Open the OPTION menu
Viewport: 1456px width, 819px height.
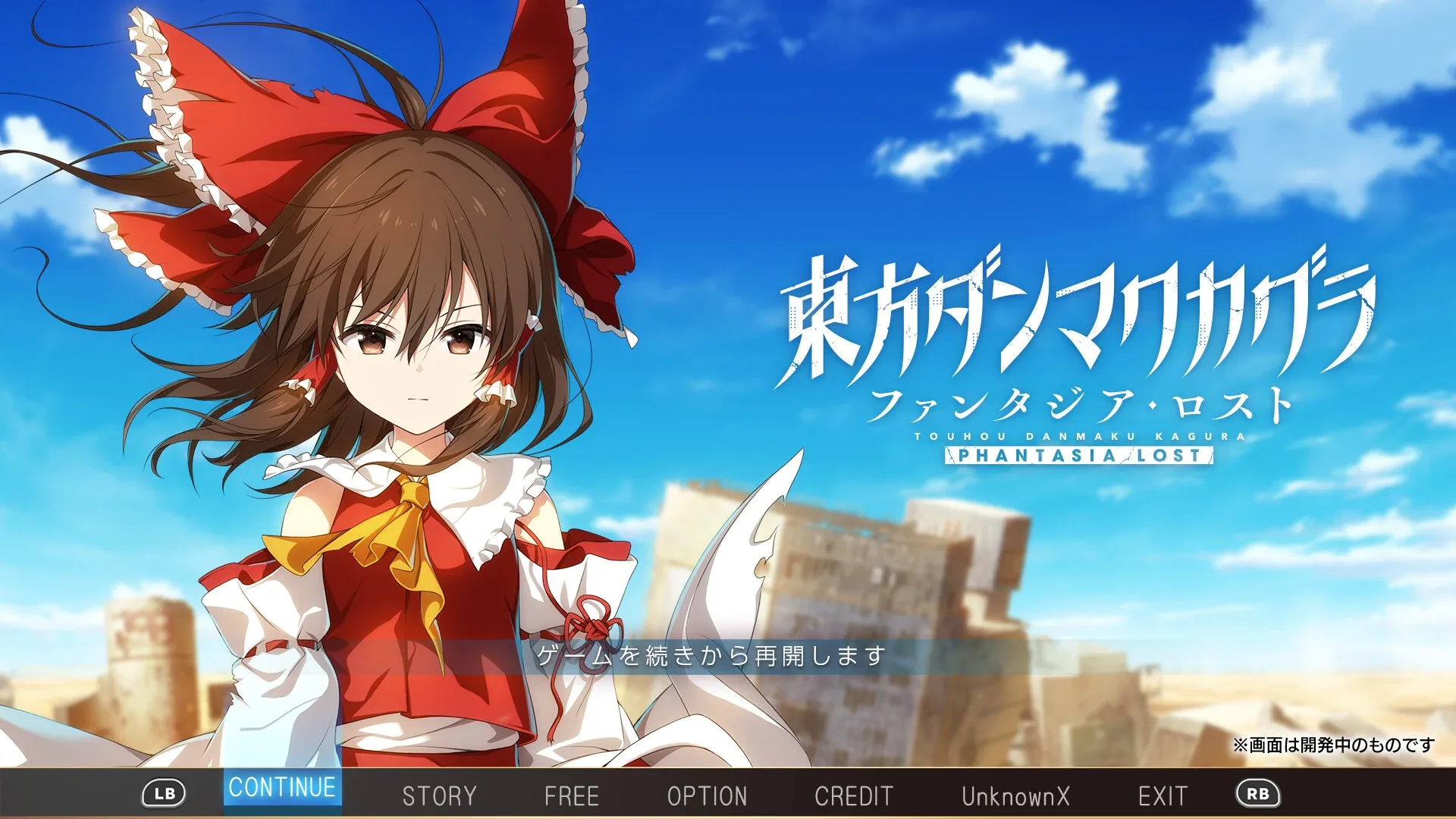[707, 795]
